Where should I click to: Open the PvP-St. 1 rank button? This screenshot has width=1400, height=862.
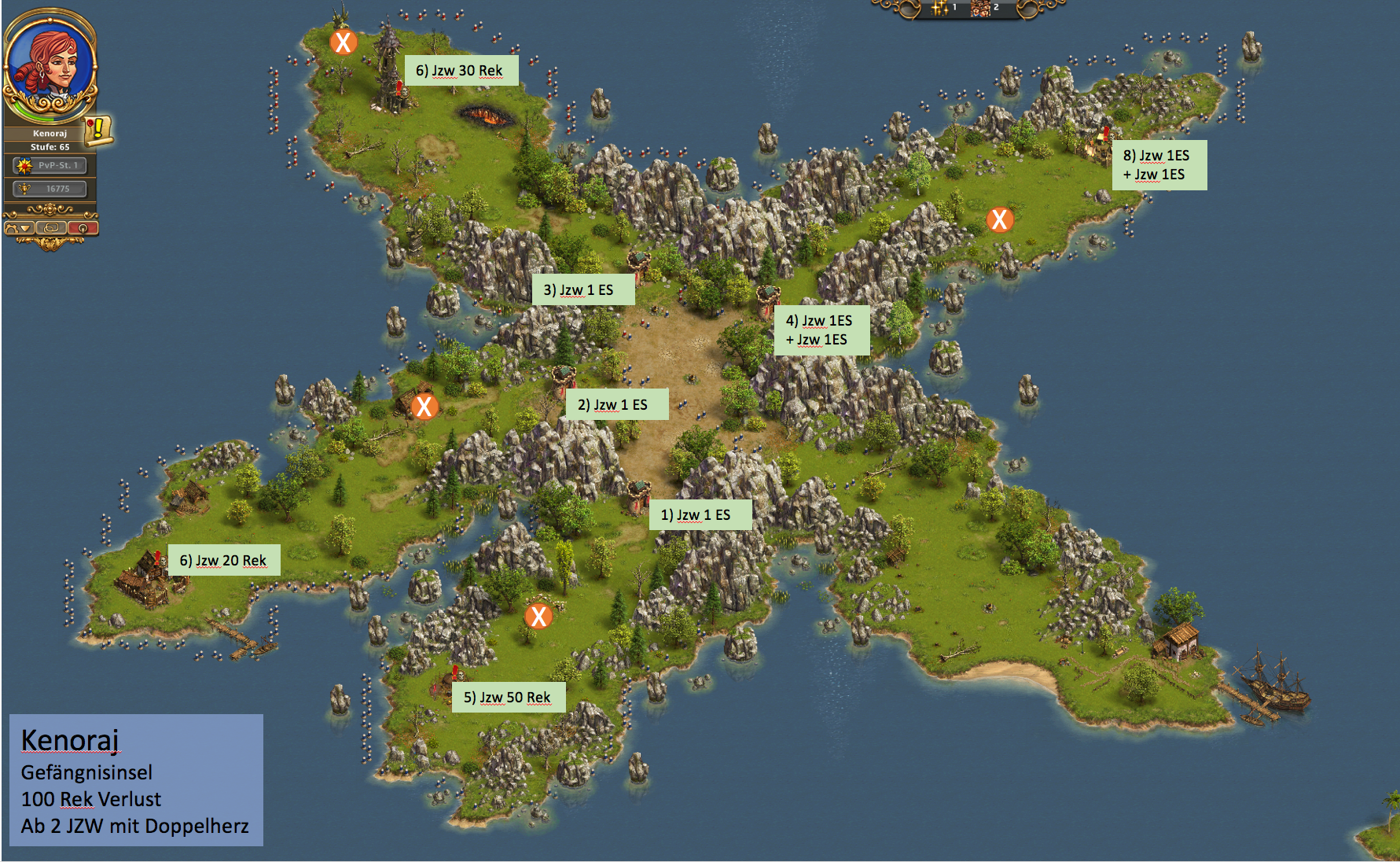[x=50, y=165]
